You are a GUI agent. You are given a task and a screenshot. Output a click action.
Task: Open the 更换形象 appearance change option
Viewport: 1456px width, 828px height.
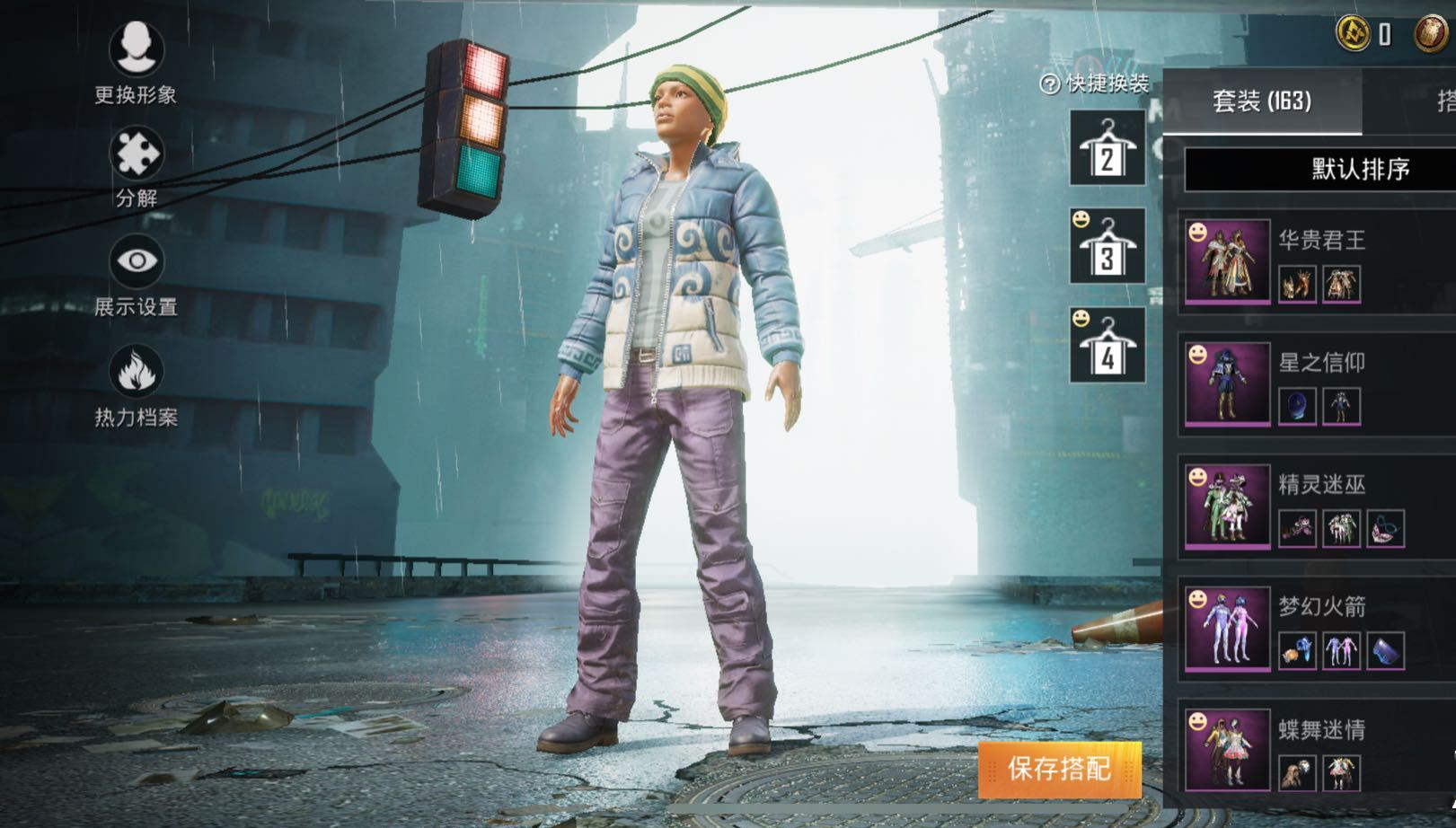pos(137,48)
